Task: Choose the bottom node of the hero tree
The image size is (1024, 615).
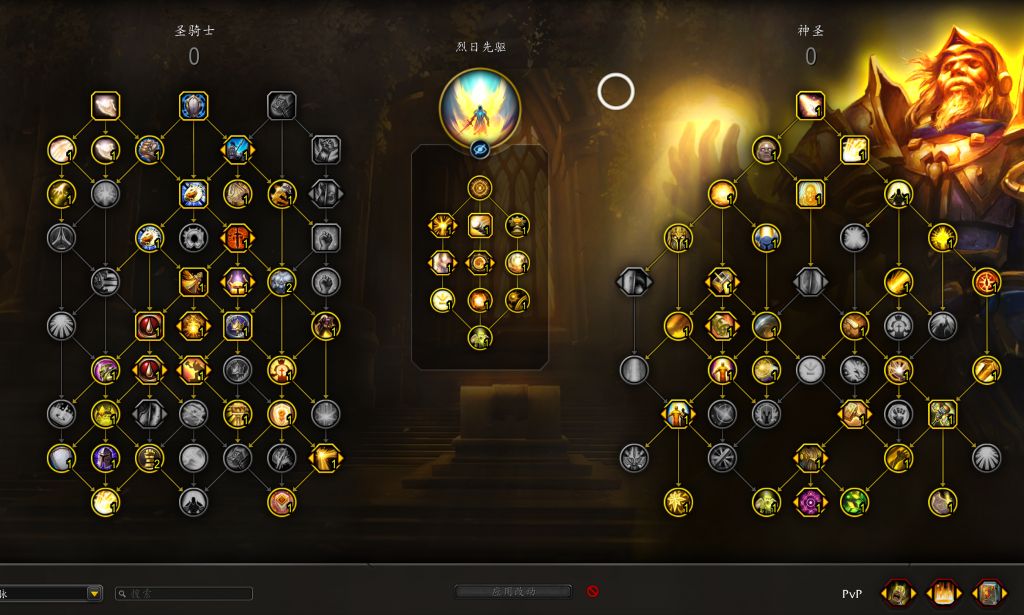Action: click(x=480, y=337)
